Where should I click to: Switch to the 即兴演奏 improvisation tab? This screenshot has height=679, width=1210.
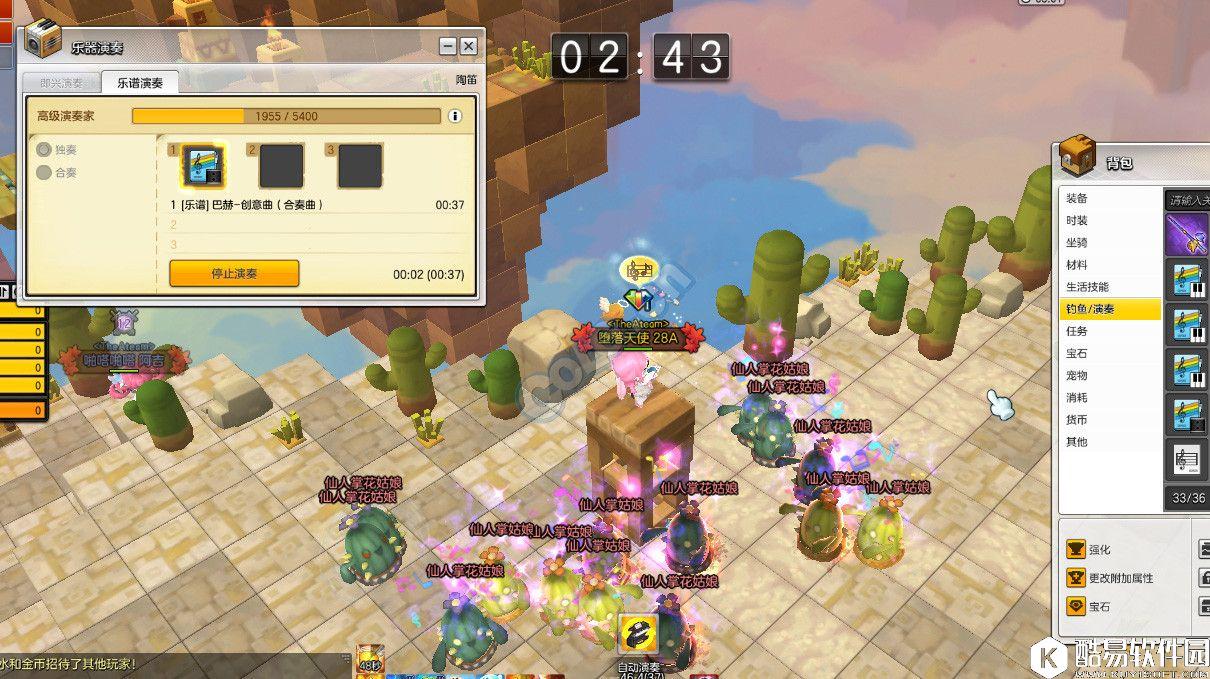click(x=62, y=83)
